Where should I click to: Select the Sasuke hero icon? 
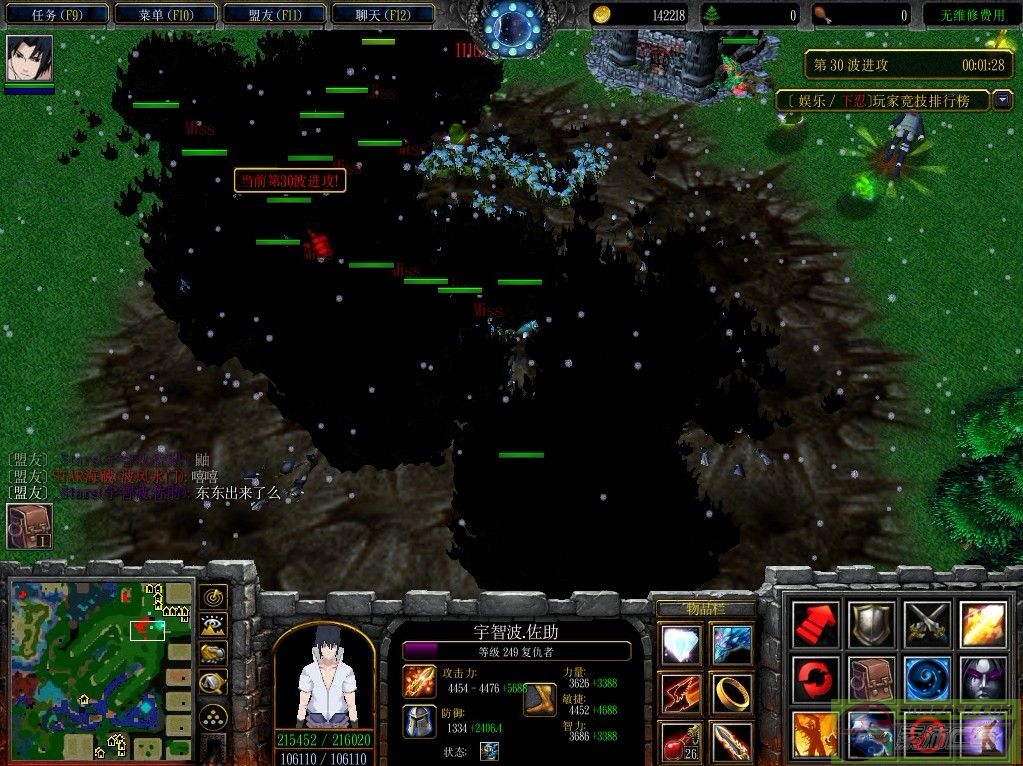[29, 60]
